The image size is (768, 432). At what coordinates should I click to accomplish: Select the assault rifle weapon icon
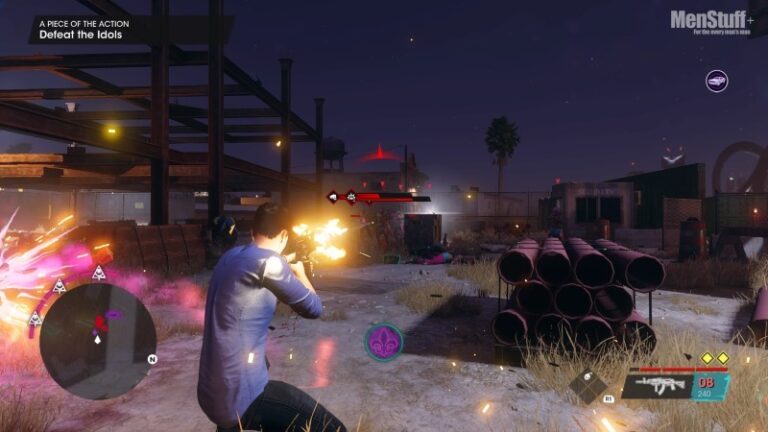pyautogui.click(x=661, y=386)
